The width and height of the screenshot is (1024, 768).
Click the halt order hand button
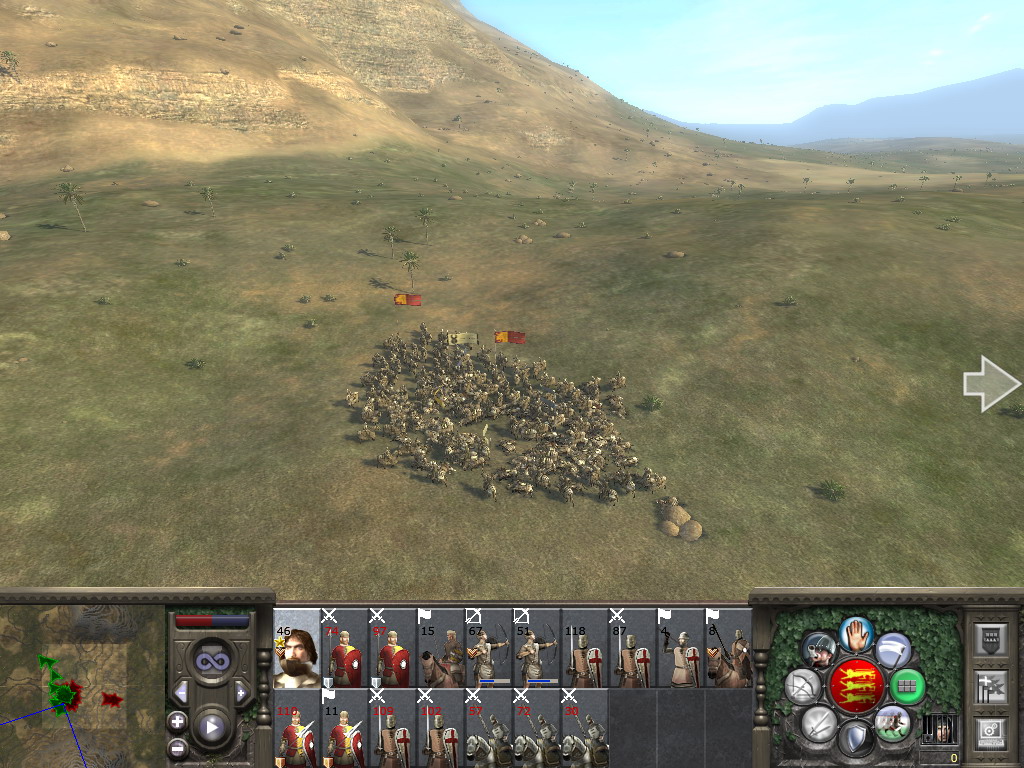pyautogui.click(x=855, y=634)
